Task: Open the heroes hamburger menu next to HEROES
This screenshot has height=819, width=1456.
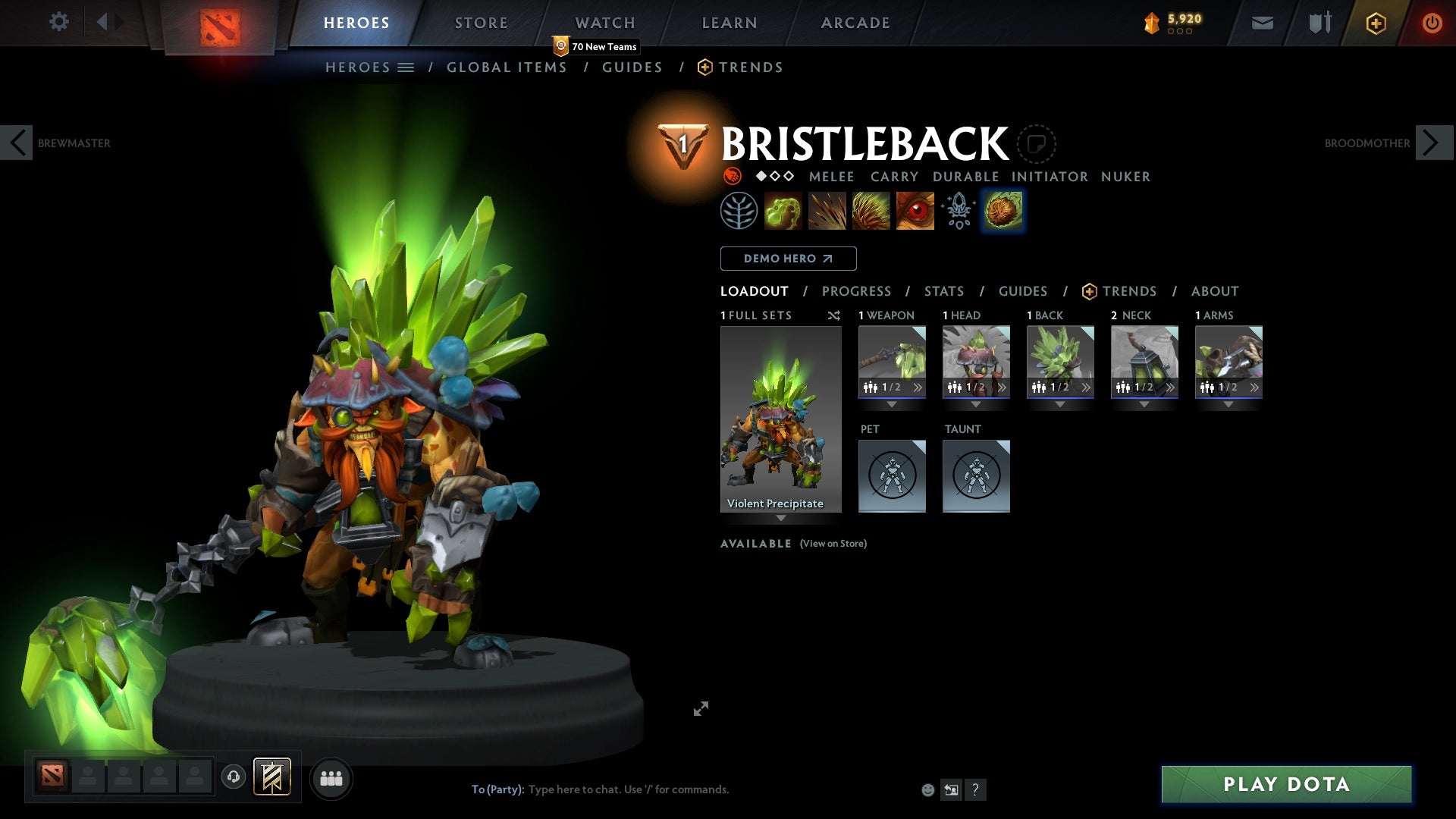Action: pyautogui.click(x=407, y=67)
